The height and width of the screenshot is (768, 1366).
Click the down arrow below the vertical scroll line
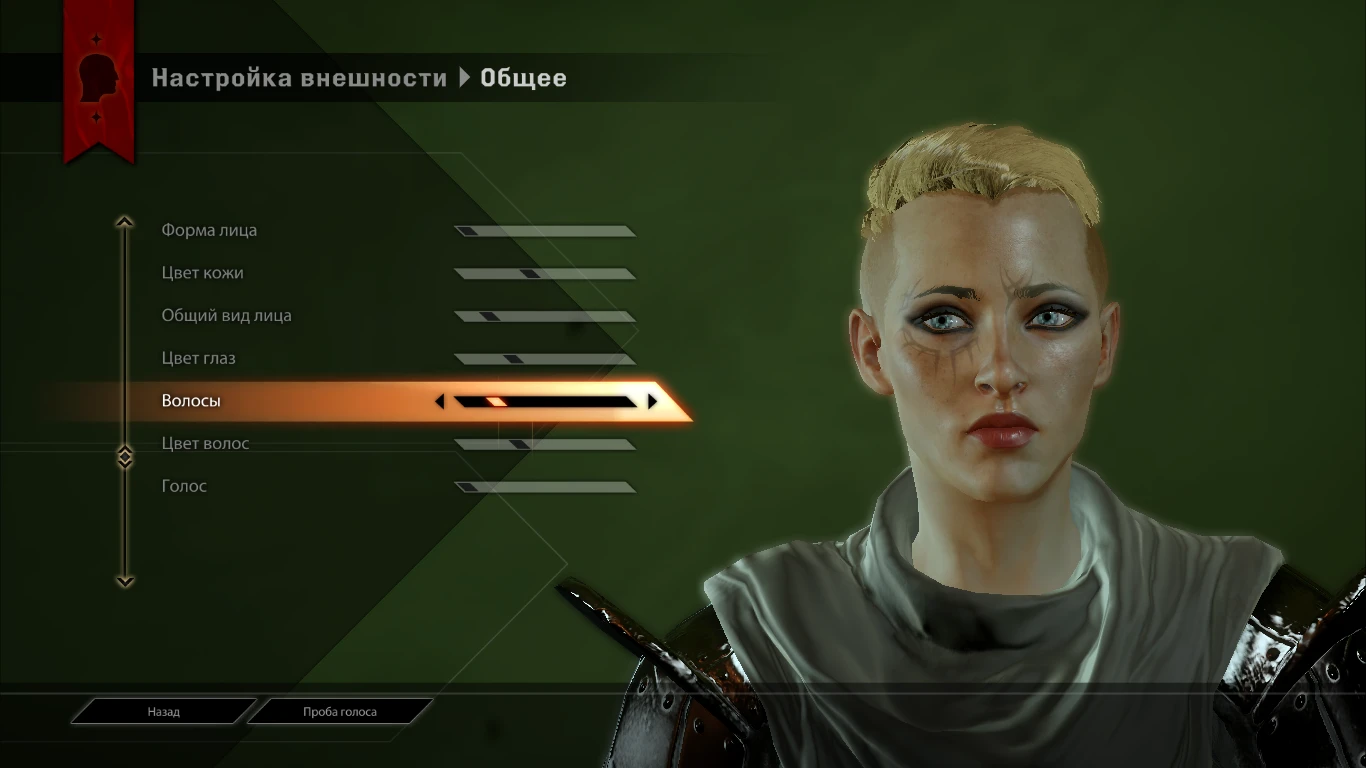[125, 583]
